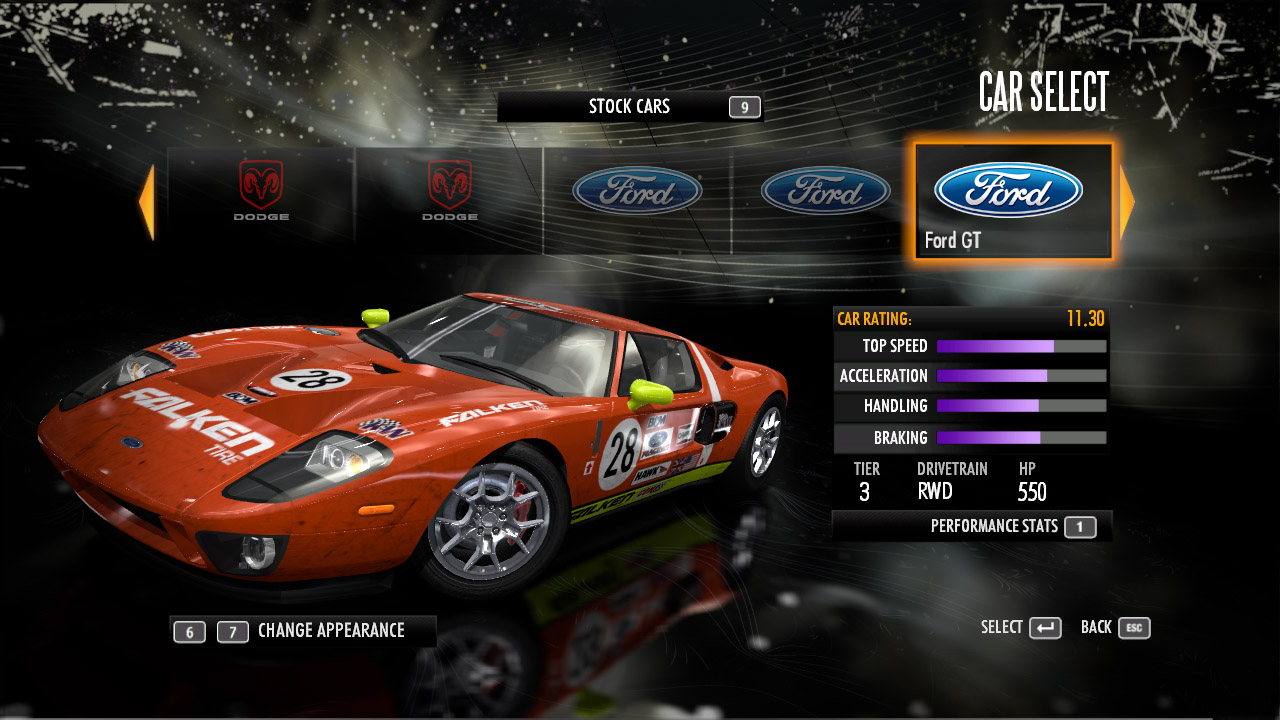The image size is (1280, 720).
Task: Open the Stock Cars category selector
Action: coord(629,107)
